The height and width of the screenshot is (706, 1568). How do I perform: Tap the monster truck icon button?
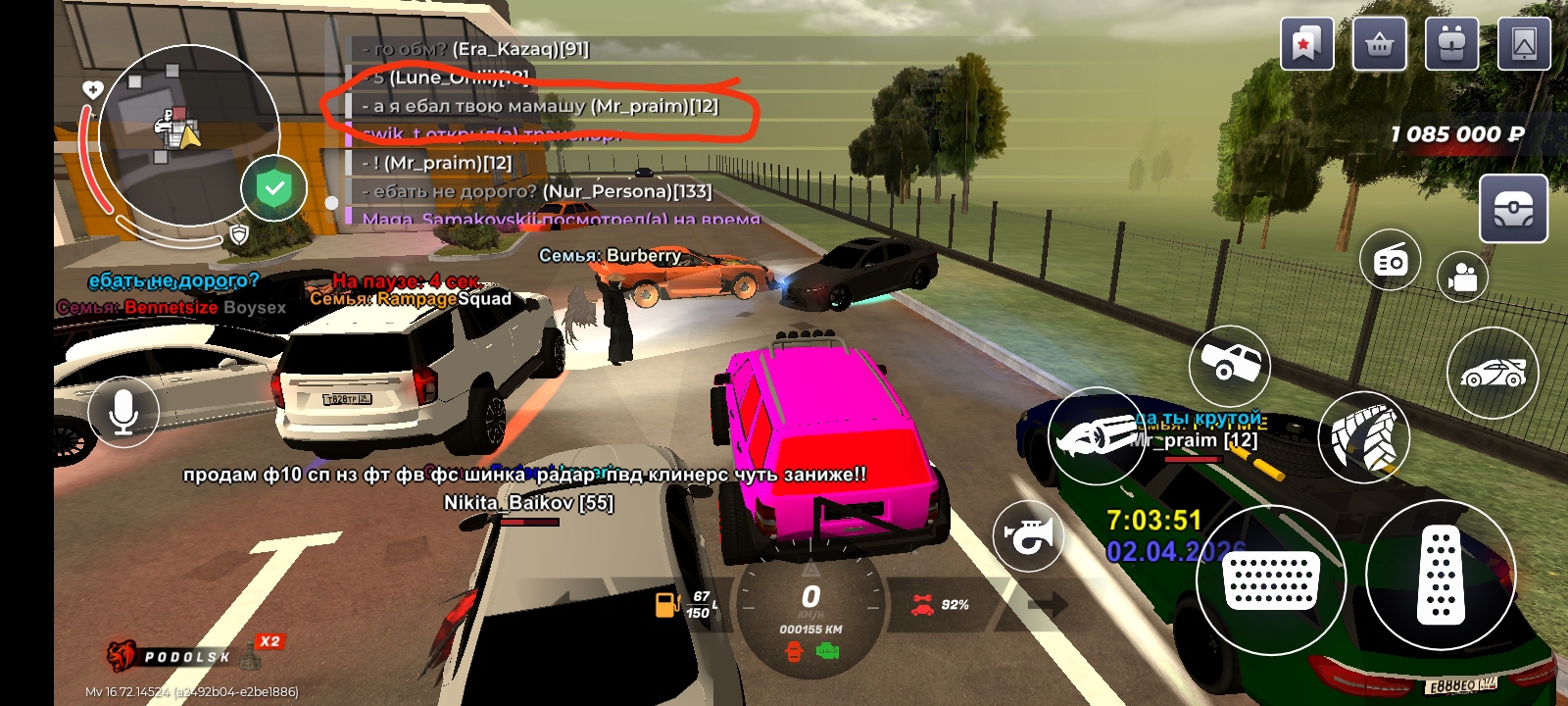1229,365
